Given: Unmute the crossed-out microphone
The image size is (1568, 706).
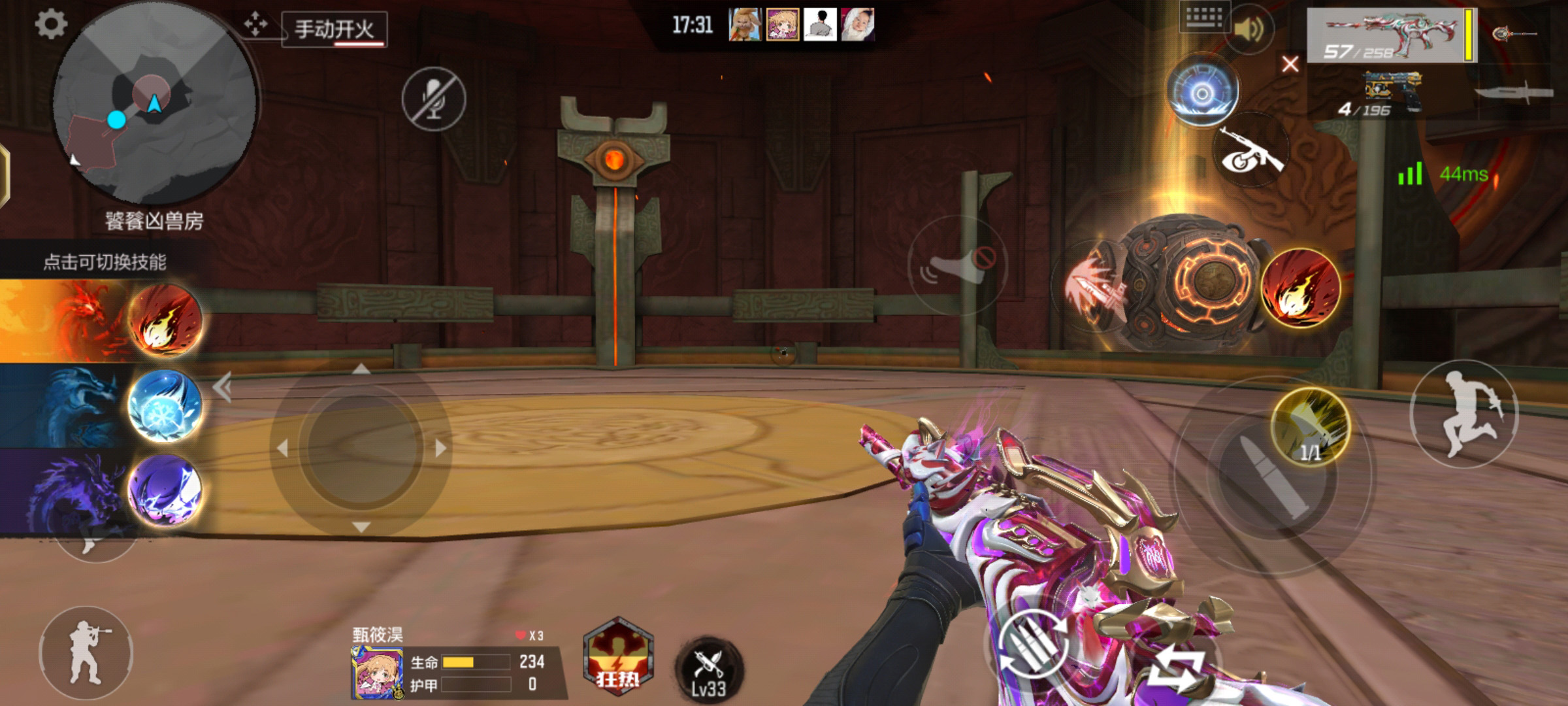Looking at the screenshot, I should (434, 99).
